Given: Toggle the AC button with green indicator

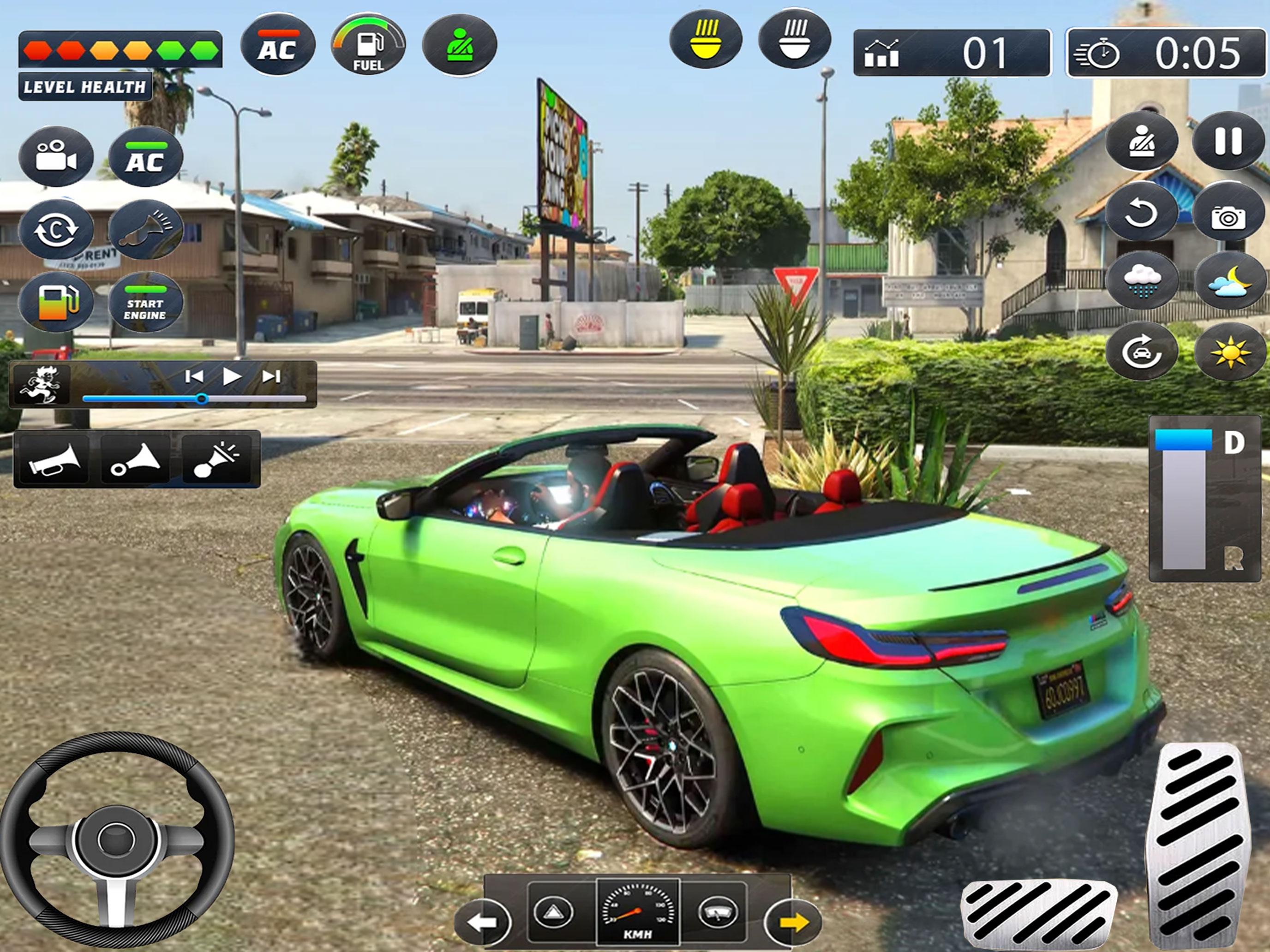Looking at the screenshot, I should point(145,157).
